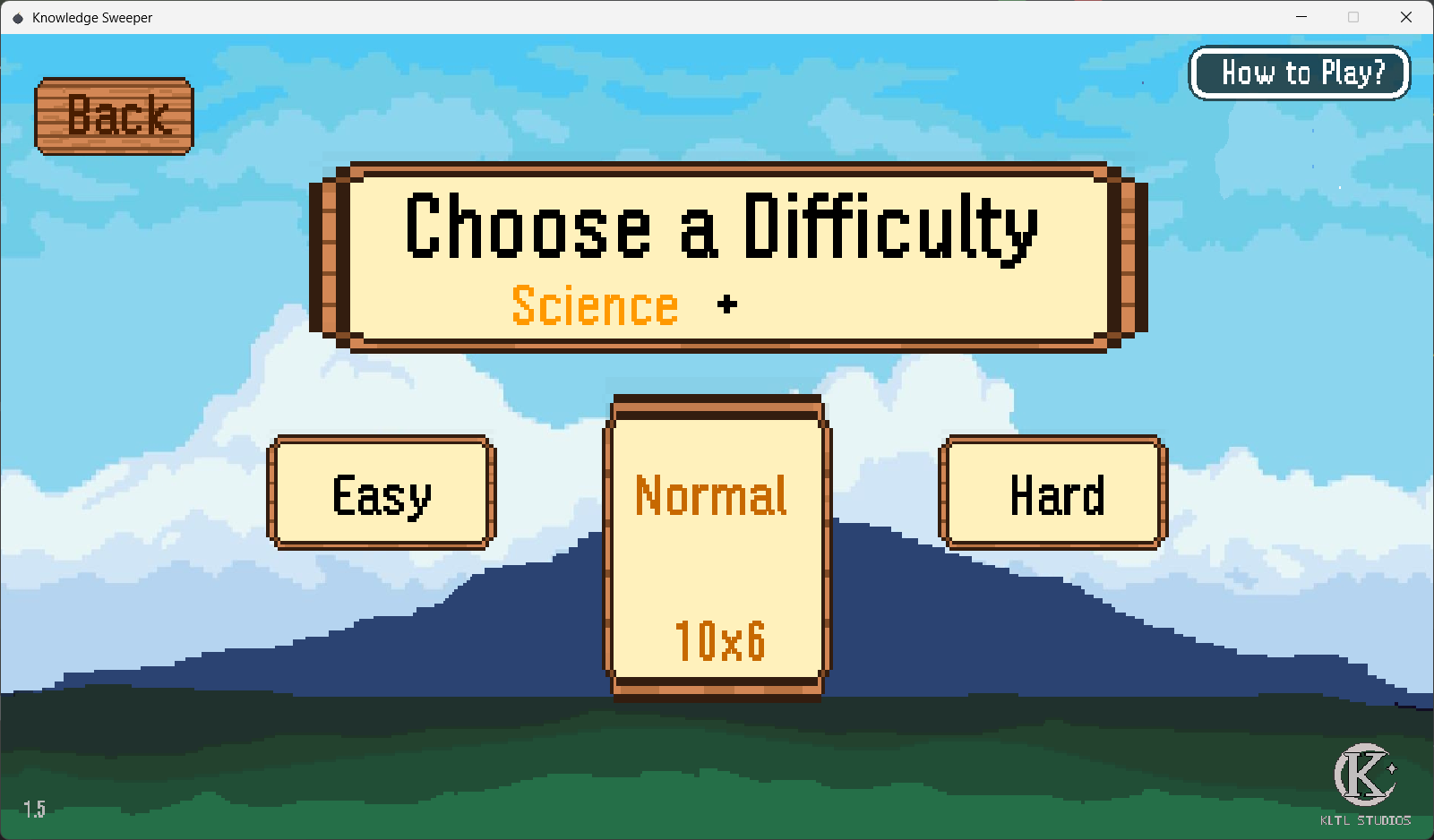Screen dimensions: 1434x840
Task: Expand category options with the plus symbol
Action: [727, 304]
